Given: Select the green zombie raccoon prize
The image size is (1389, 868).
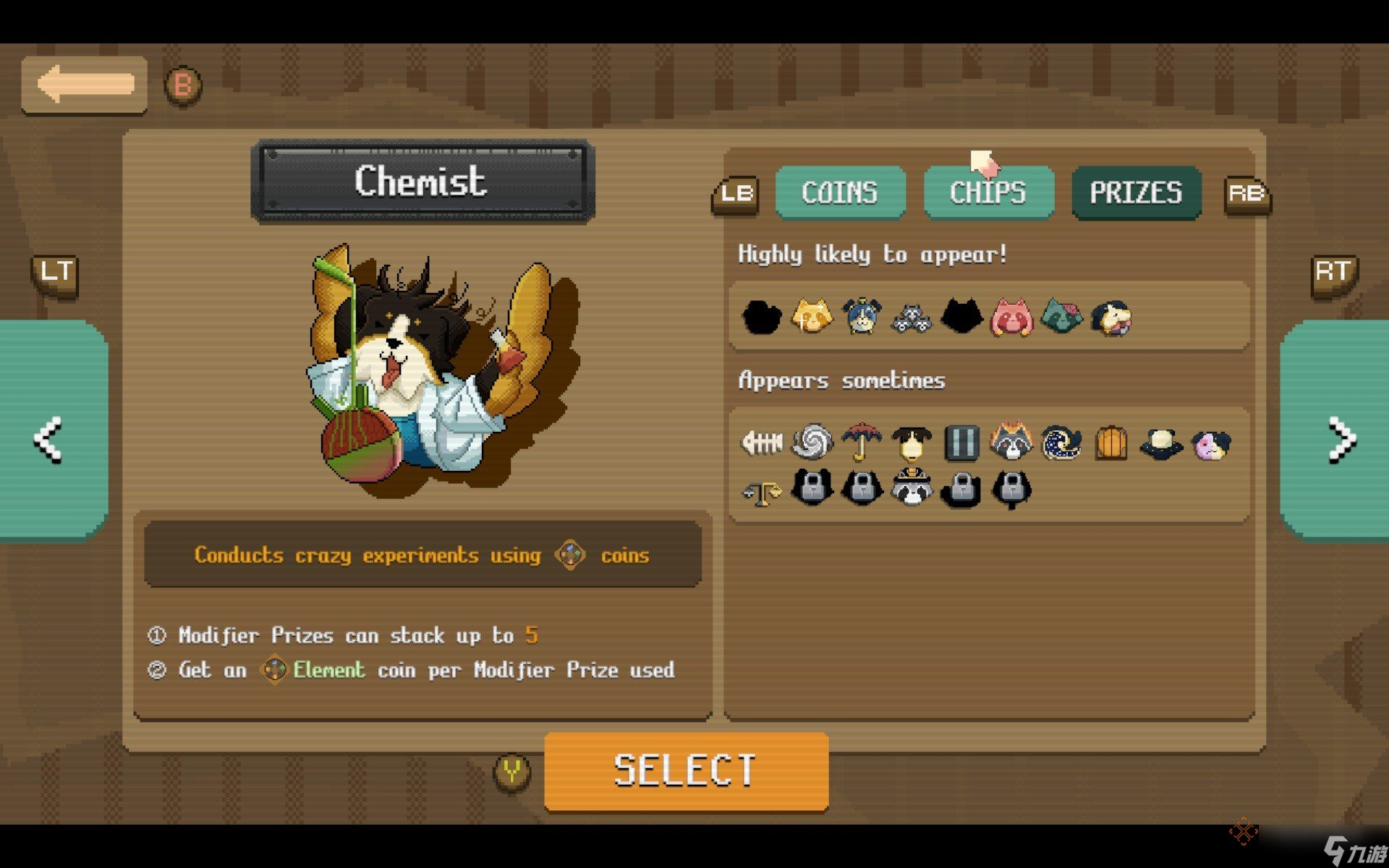Looking at the screenshot, I should pos(1061,317).
